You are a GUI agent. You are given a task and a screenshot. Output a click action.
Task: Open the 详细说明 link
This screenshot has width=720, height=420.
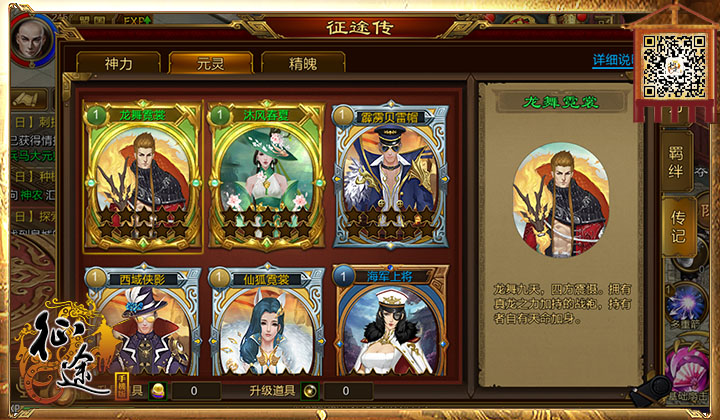[x=612, y=60]
